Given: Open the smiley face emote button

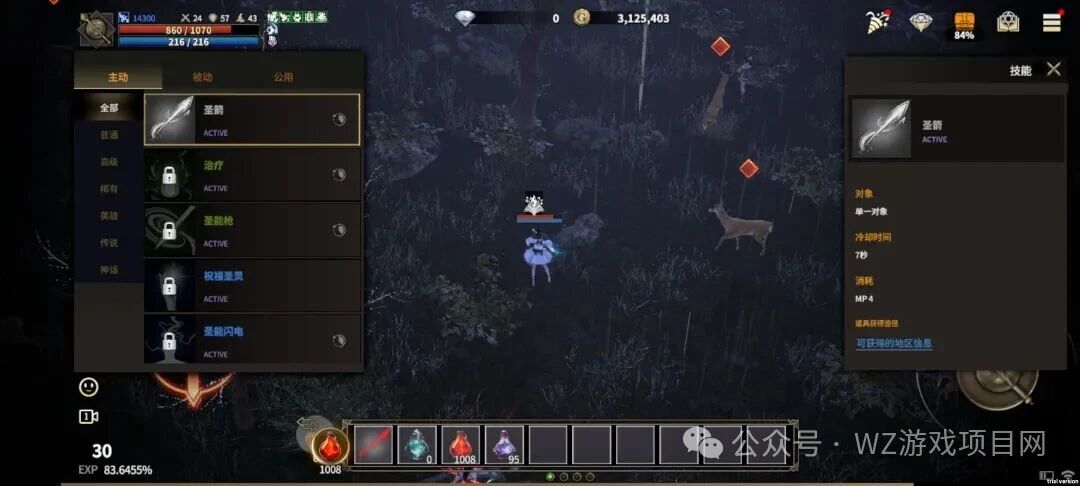Looking at the screenshot, I should click(89, 386).
